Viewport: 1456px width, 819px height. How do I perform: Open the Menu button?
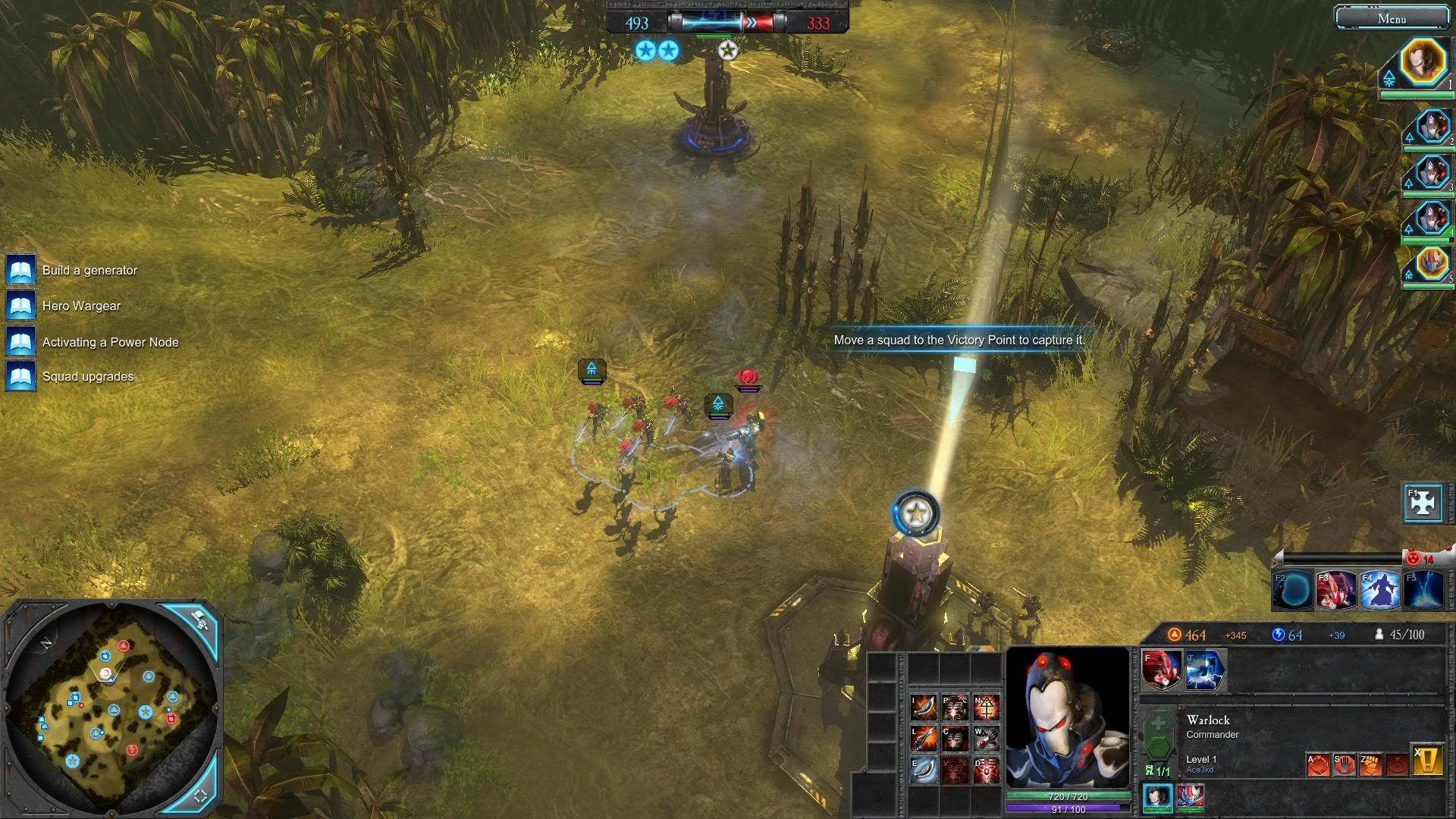(x=1392, y=18)
